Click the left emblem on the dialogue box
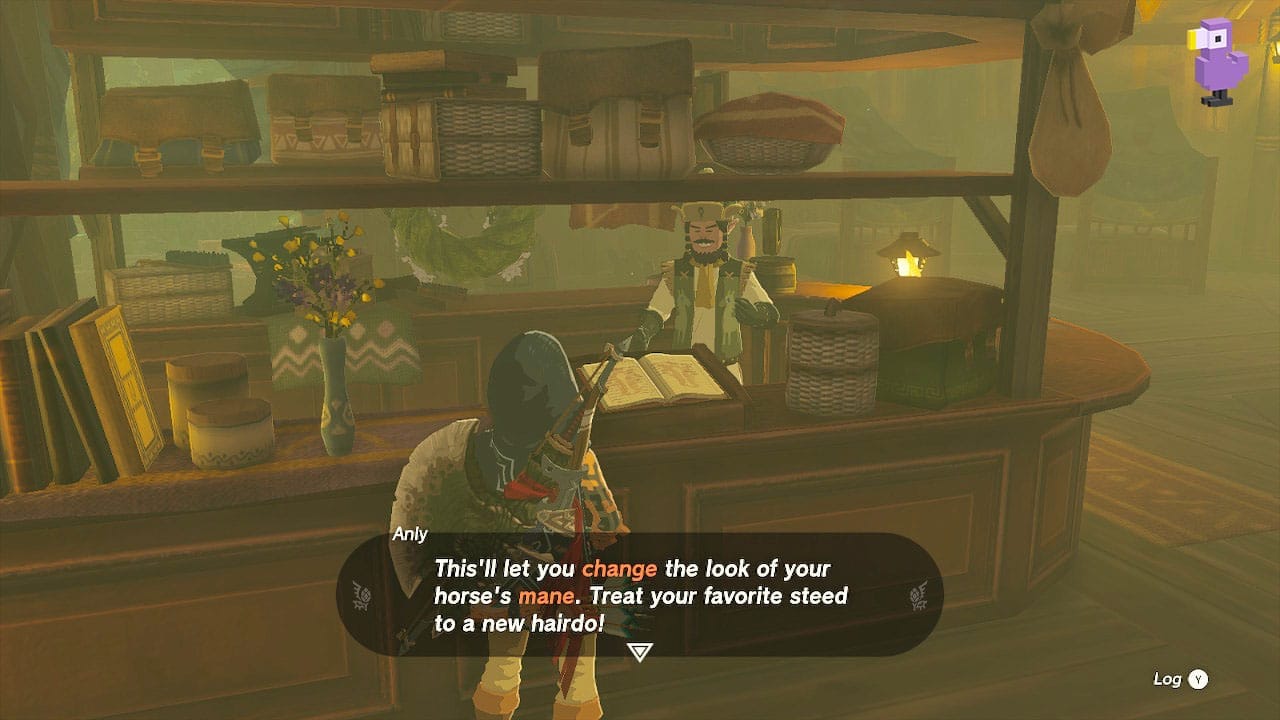Viewport: 1280px width, 720px height. coord(364,597)
